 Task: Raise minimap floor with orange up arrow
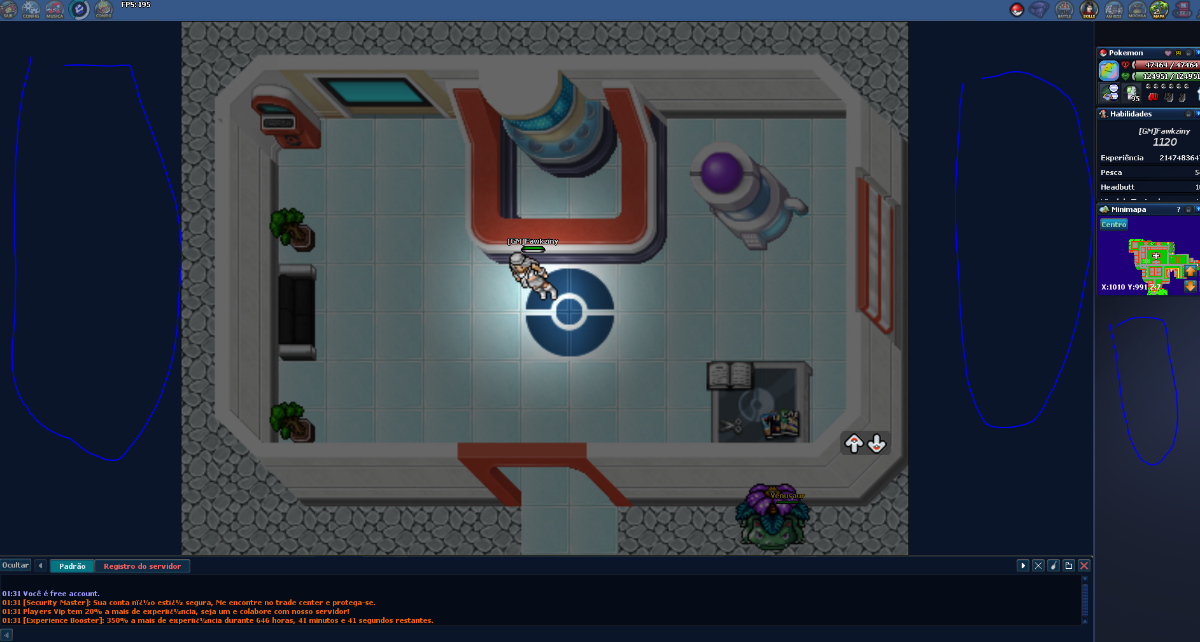1190,271
